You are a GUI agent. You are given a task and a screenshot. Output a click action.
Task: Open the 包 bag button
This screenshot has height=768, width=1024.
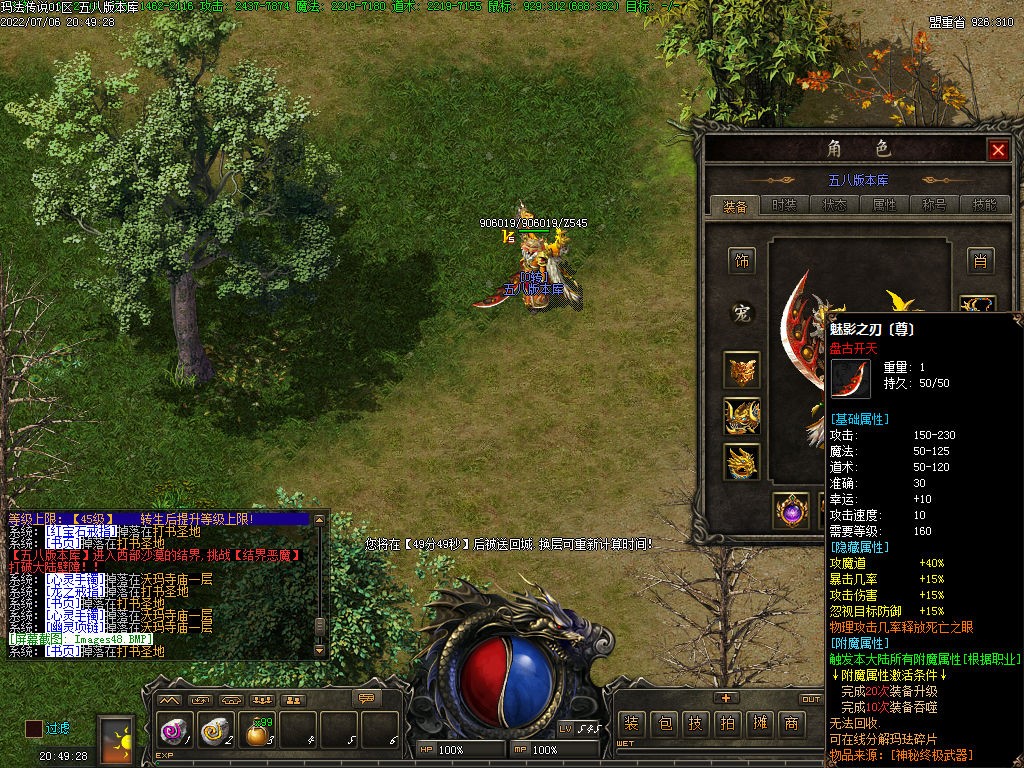point(663,724)
